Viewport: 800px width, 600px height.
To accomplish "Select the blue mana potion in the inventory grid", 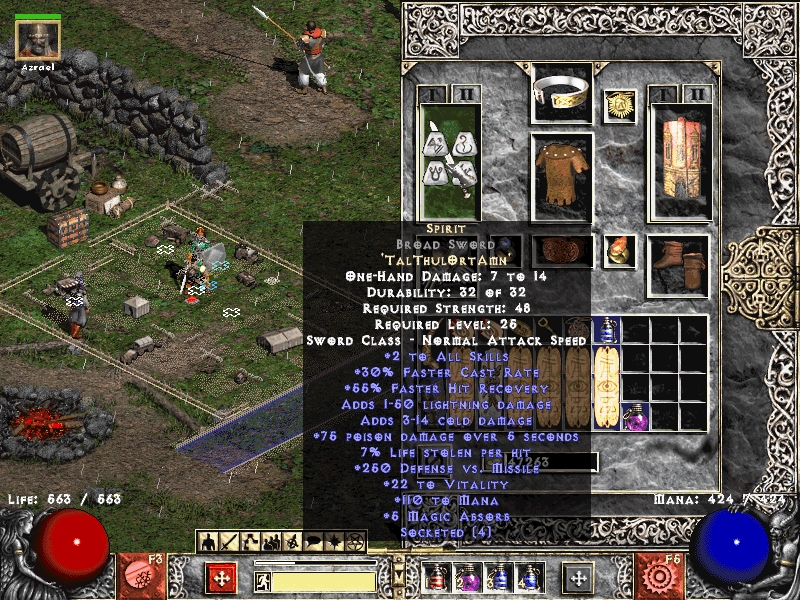I will click(607, 330).
